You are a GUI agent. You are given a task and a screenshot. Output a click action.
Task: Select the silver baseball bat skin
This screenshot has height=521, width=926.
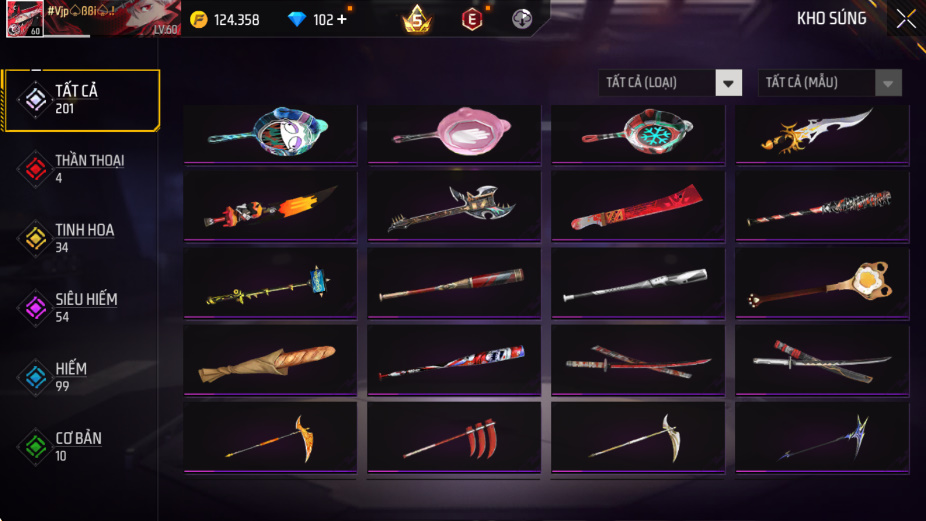638,284
